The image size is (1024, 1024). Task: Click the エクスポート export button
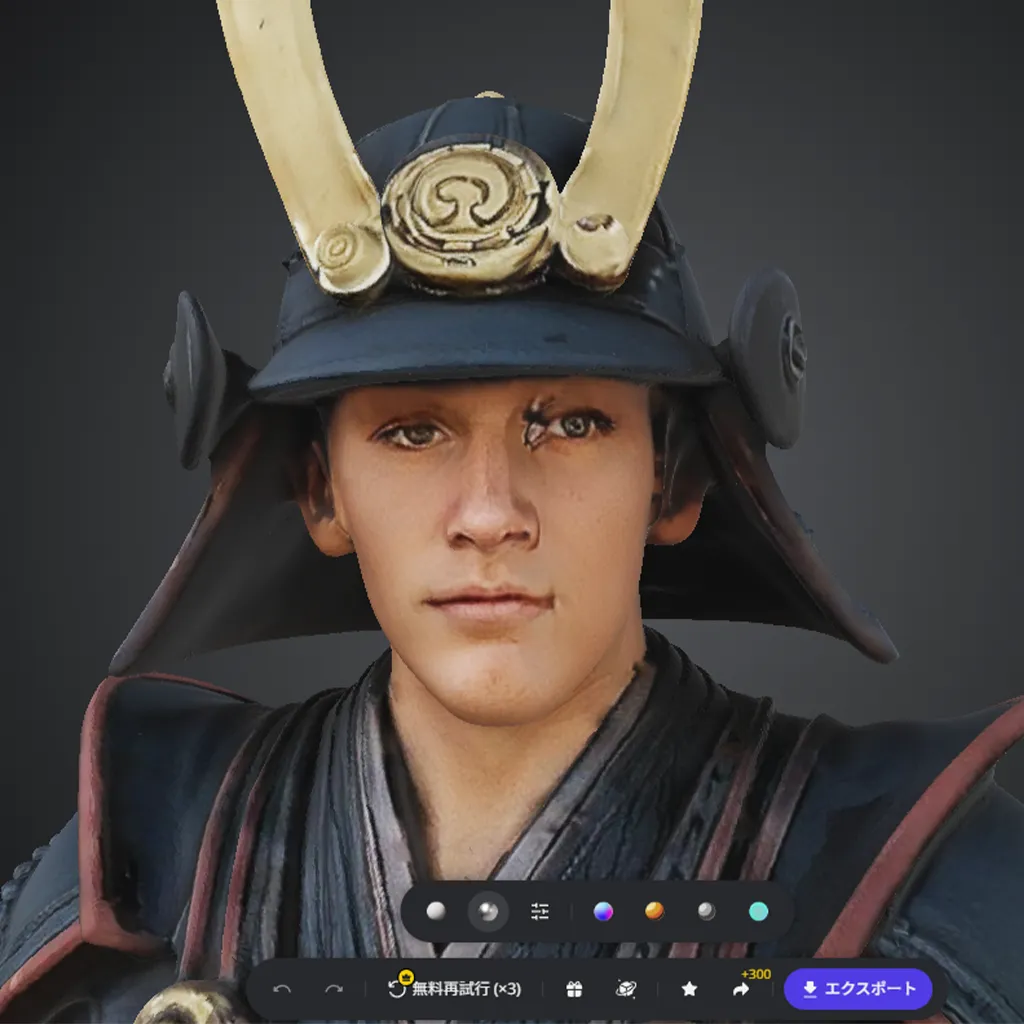pos(858,989)
